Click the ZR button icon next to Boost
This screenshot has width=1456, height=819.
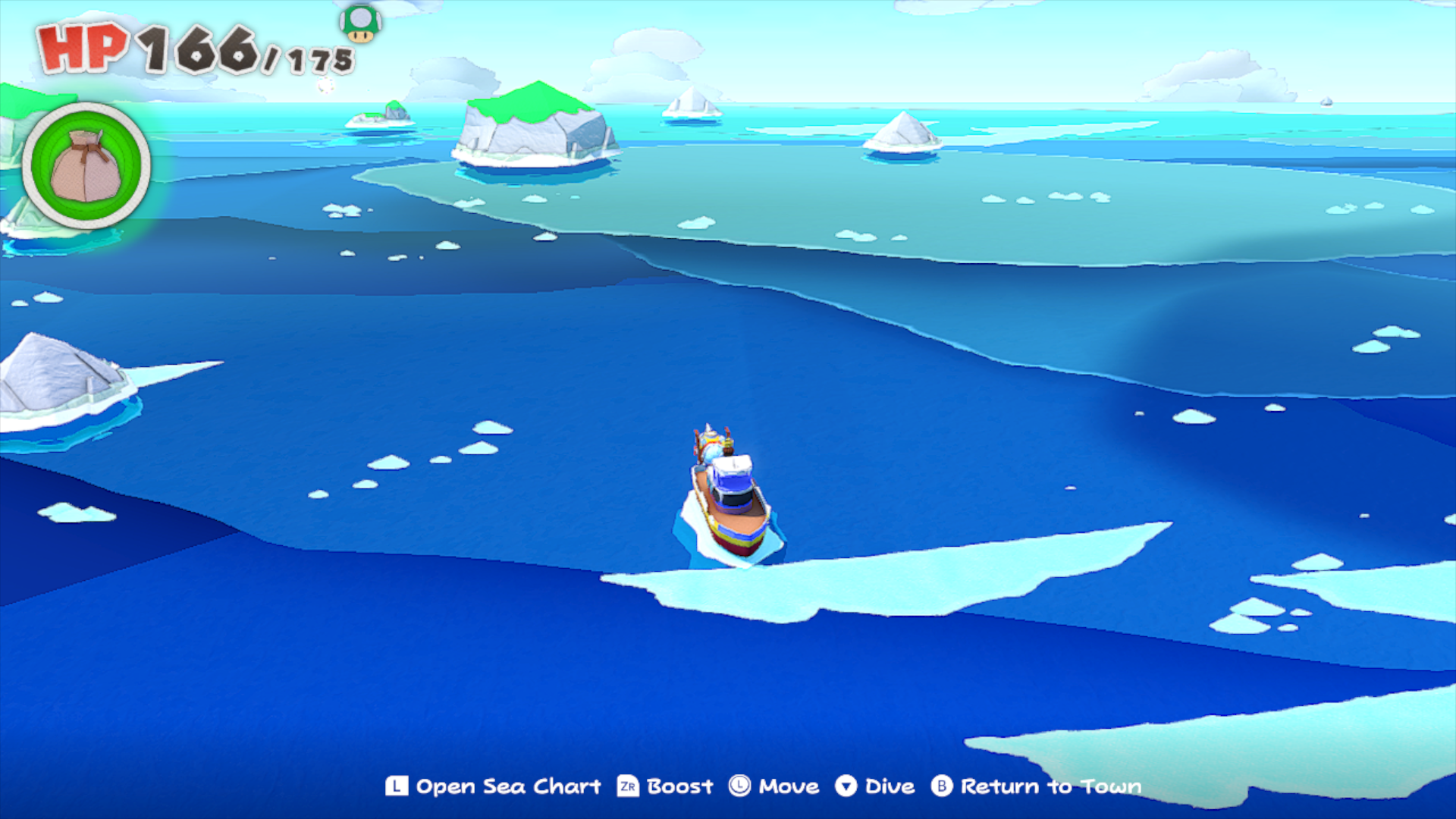click(626, 786)
